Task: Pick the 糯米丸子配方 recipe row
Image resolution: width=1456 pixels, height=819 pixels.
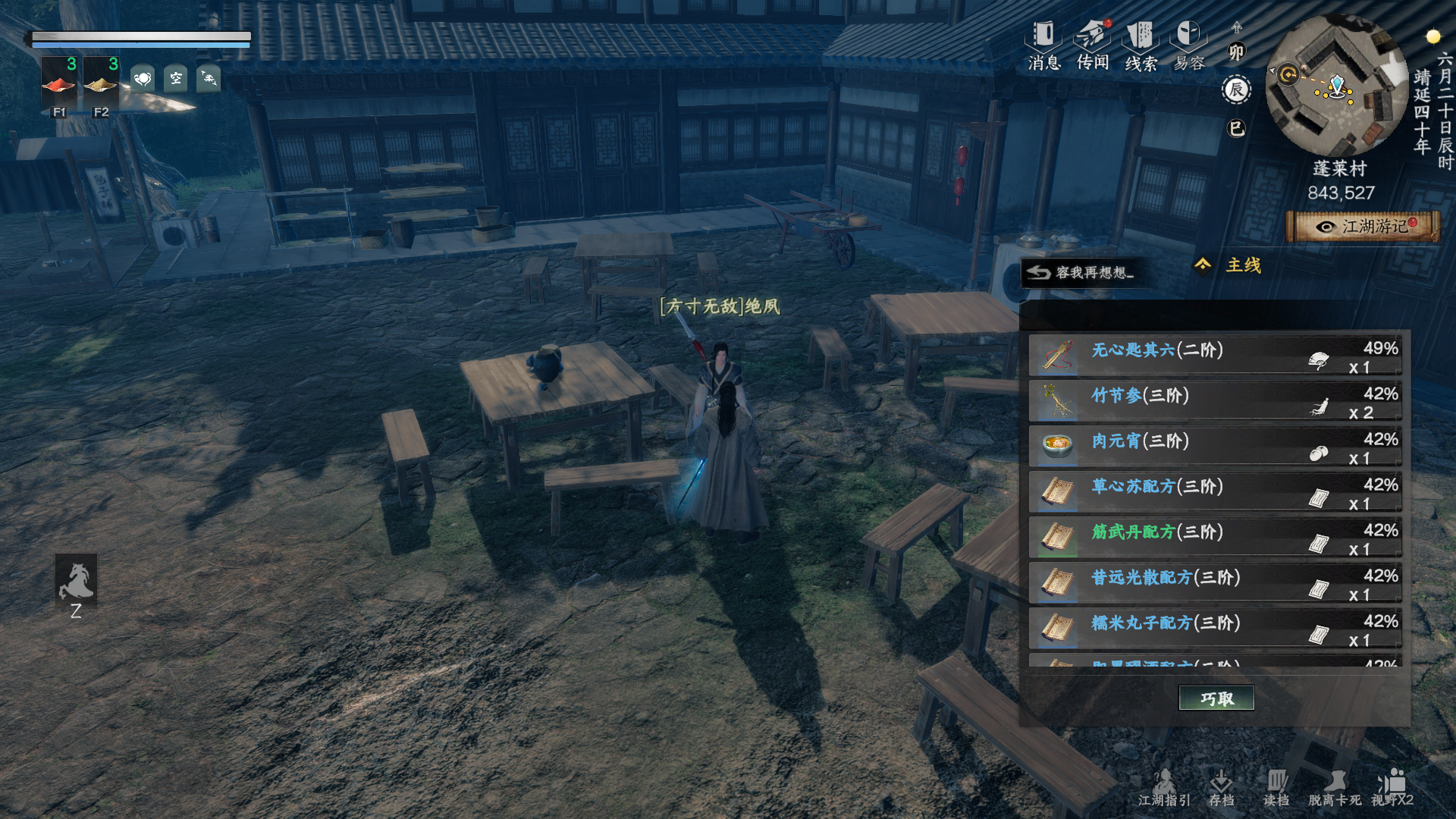Action: (1214, 630)
